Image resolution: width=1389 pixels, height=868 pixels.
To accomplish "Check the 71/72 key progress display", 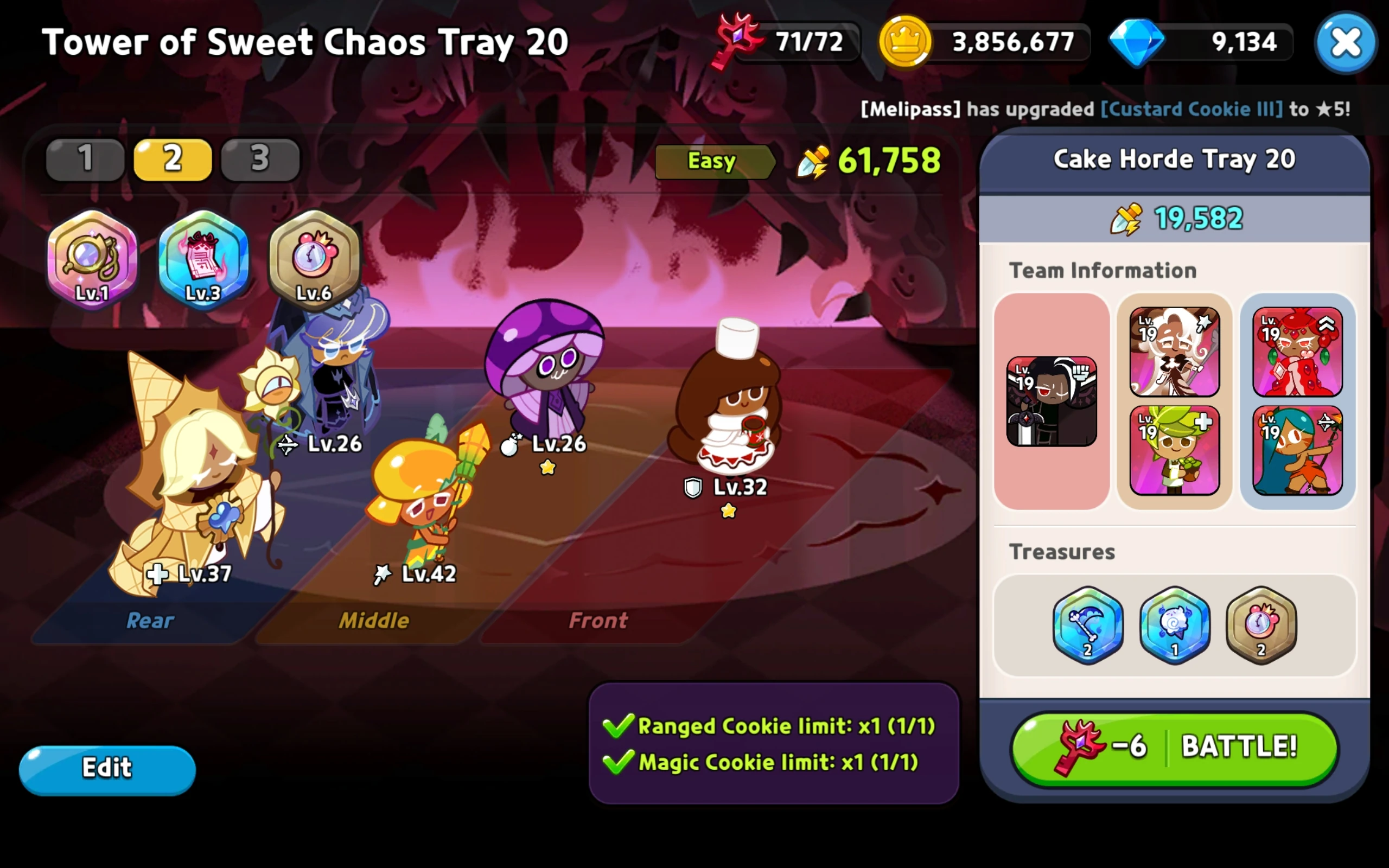I will (810, 42).
